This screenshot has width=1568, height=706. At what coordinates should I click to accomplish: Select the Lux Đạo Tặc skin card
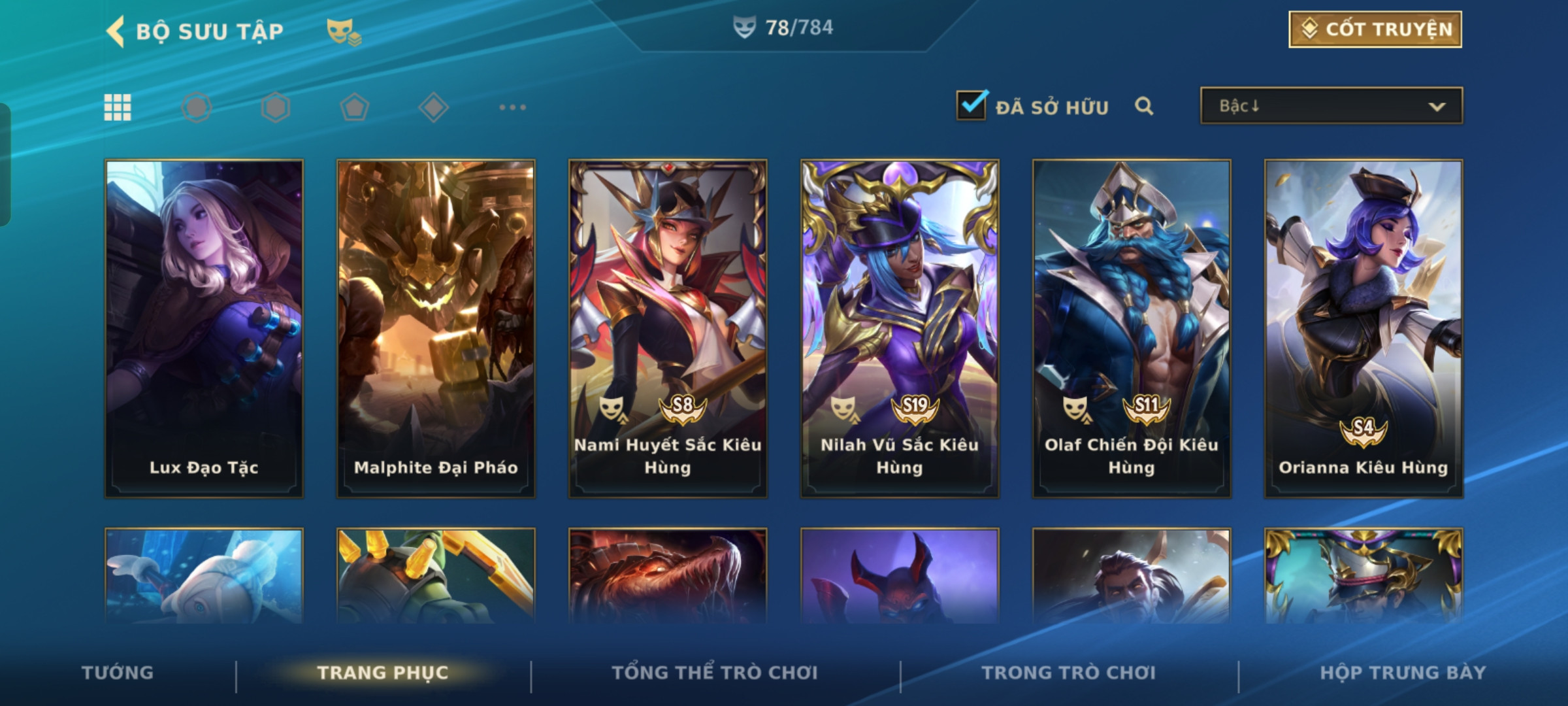tap(204, 328)
